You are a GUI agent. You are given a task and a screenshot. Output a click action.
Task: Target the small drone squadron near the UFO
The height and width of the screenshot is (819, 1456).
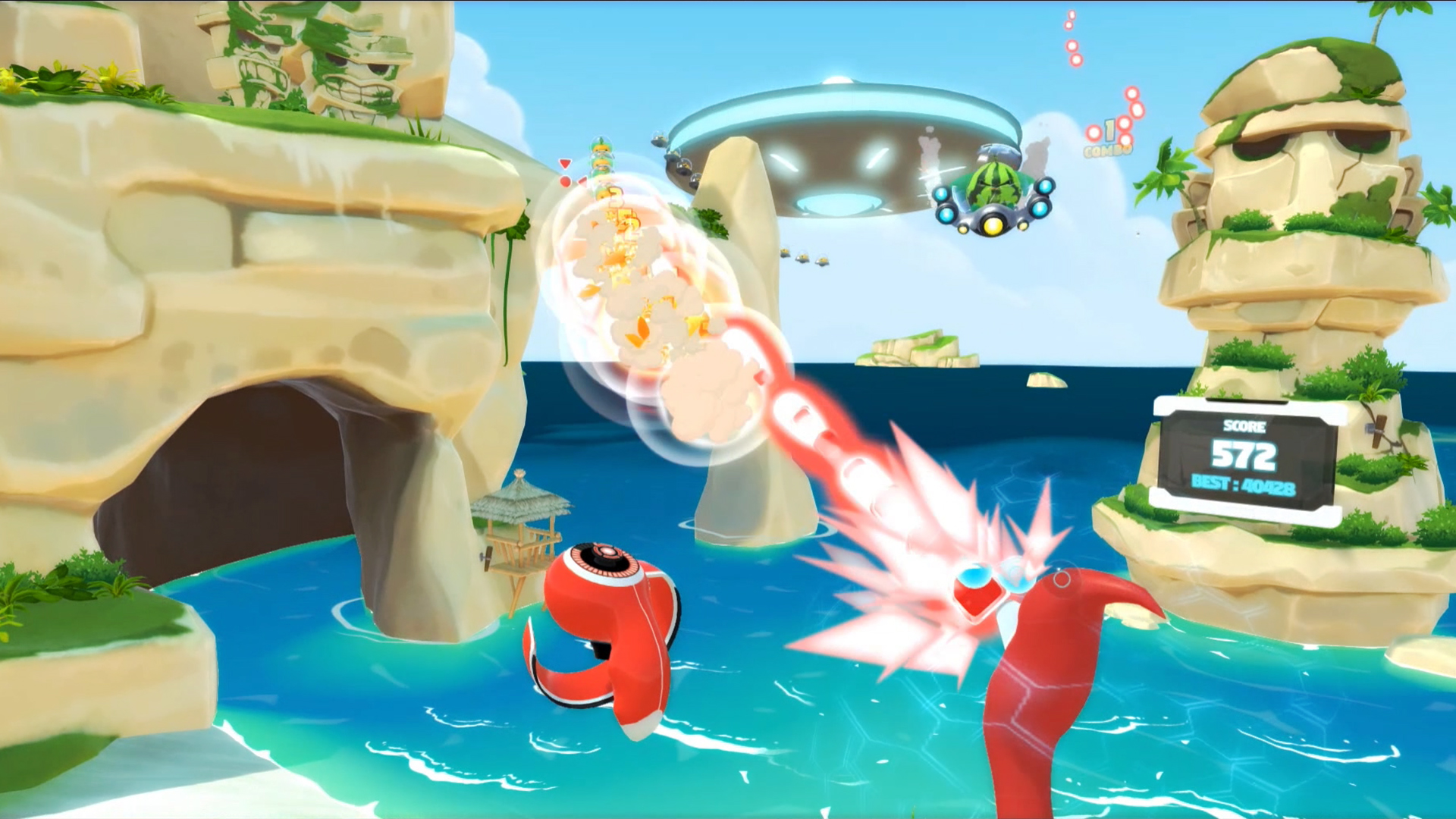click(675, 155)
